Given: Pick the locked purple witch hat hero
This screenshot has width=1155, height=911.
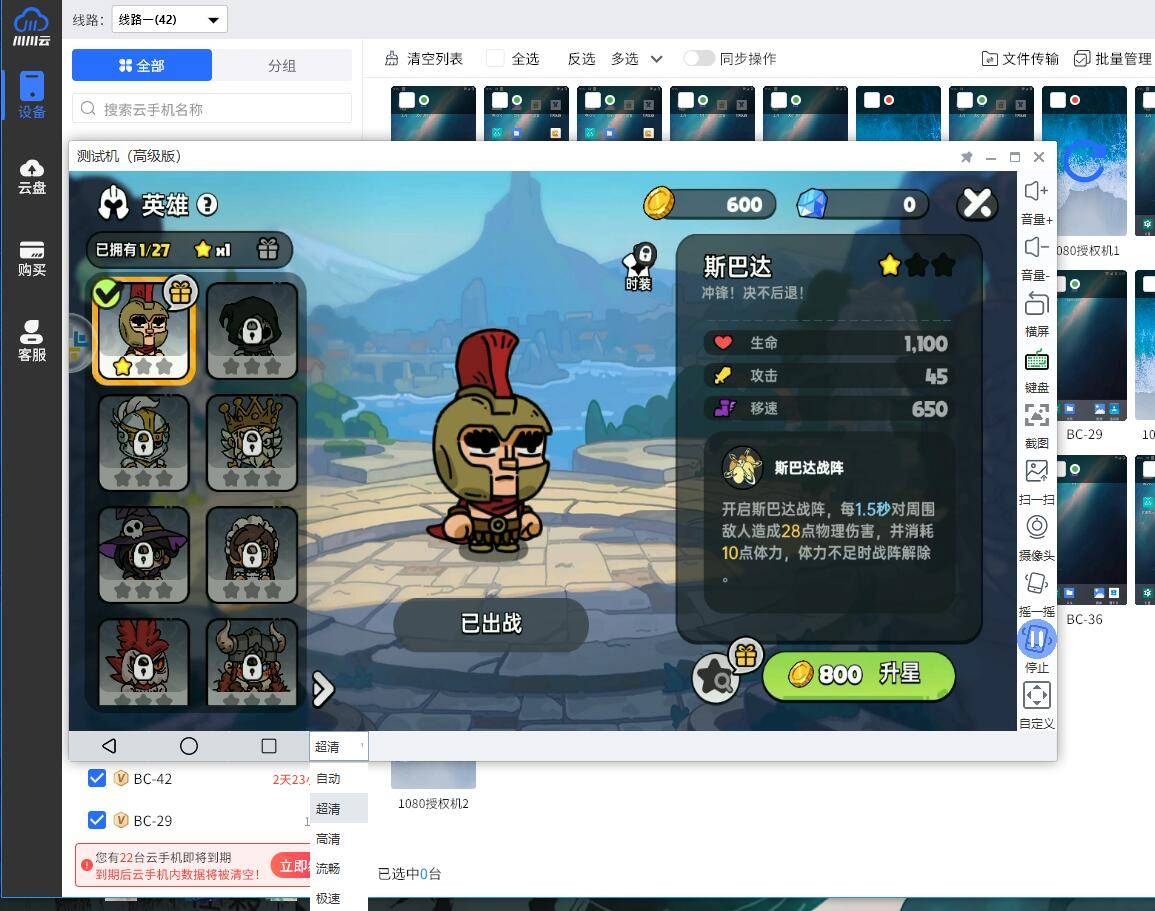Looking at the screenshot, I should [143, 554].
